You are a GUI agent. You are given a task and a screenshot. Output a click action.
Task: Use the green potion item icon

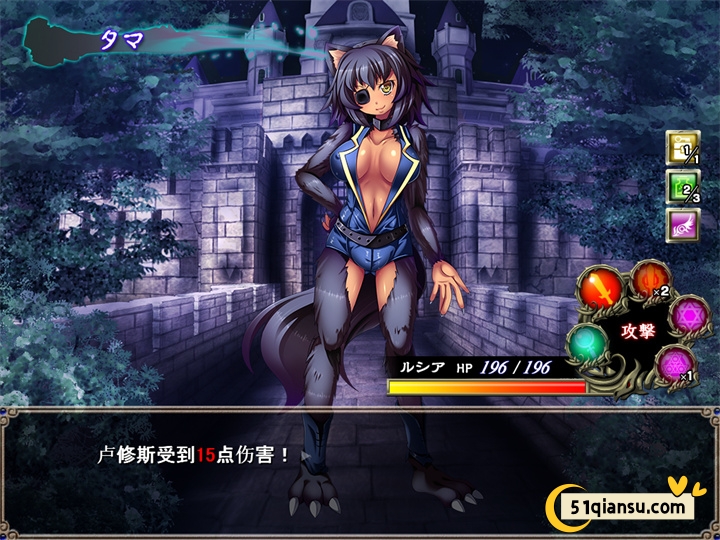pyautogui.click(x=683, y=187)
